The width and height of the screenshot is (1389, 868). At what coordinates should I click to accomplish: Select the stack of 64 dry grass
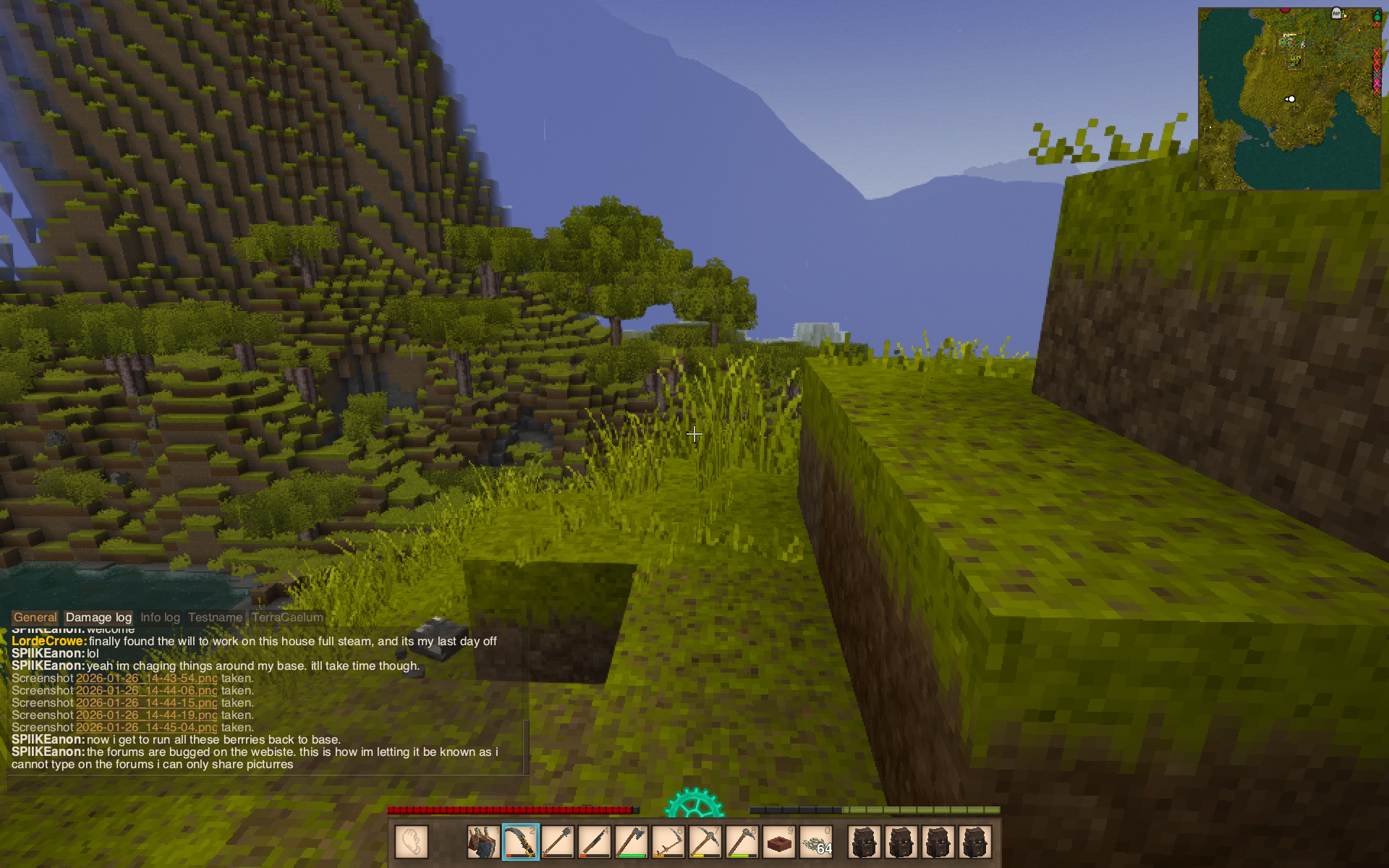(816, 842)
